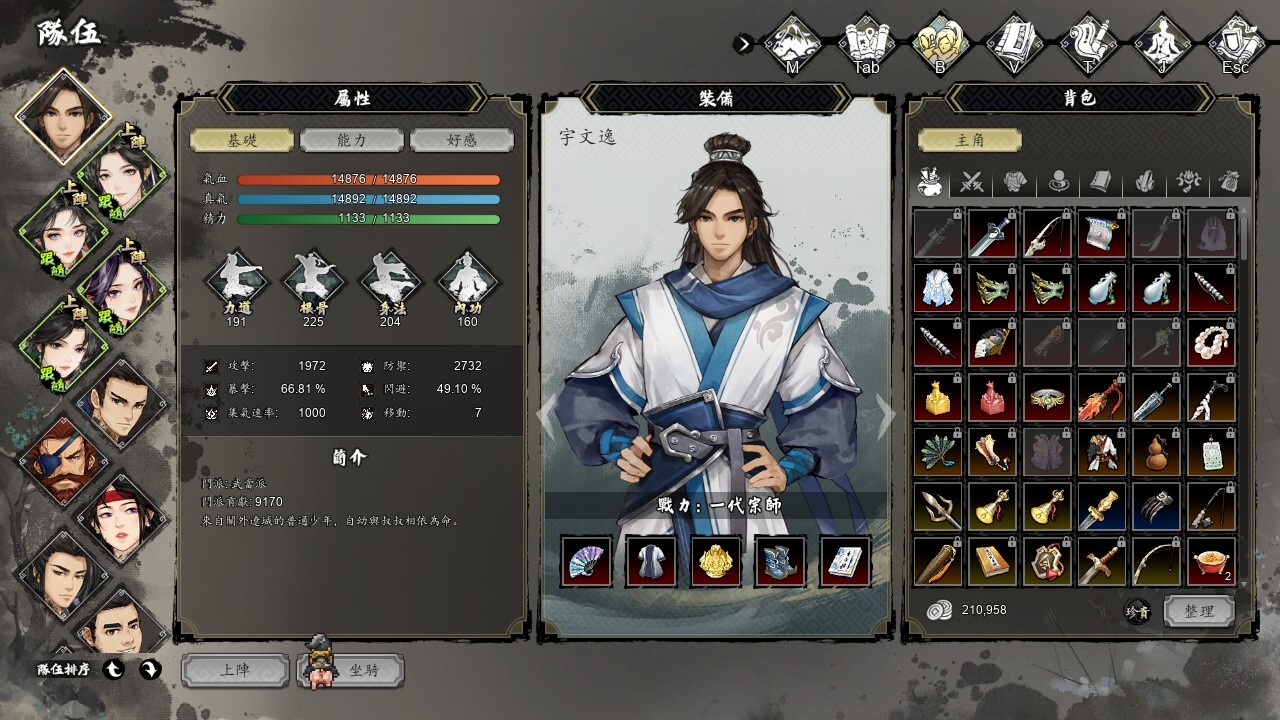Sort the backpack with 整理 button
Viewport: 1280px width, 720px height.
(x=1199, y=611)
